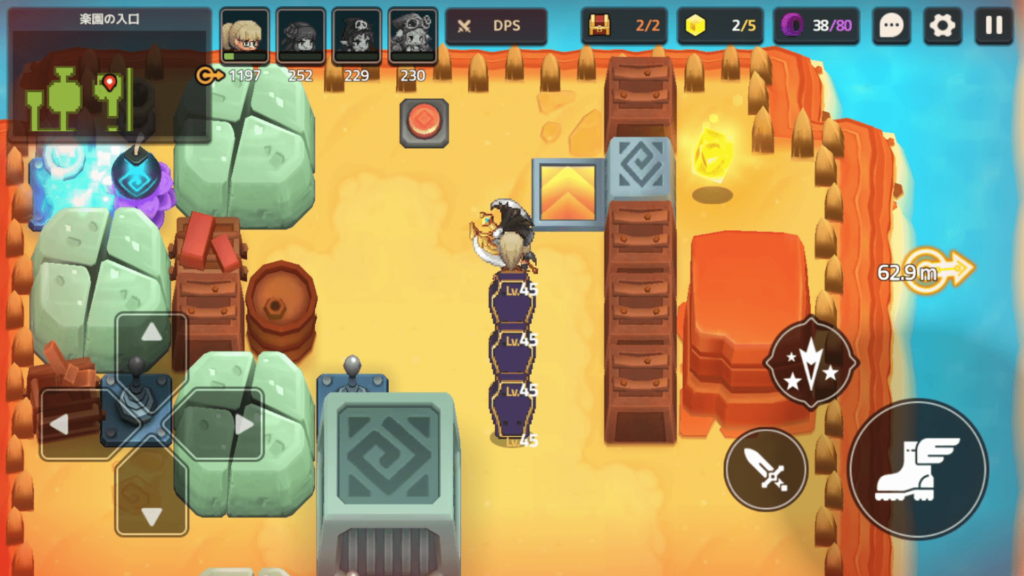Open the gear settings menu

[x=942, y=26]
